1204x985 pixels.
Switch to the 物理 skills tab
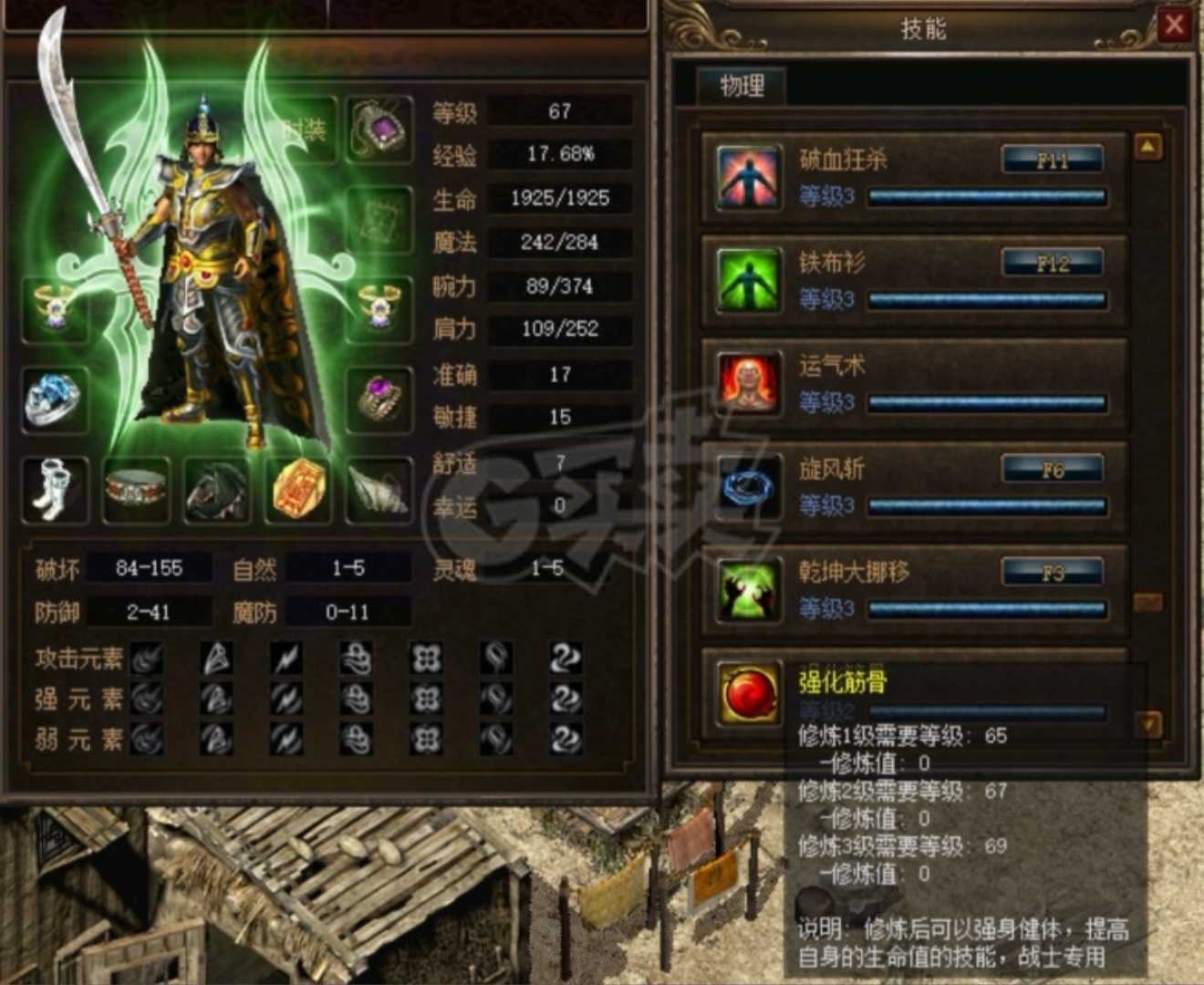(x=741, y=84)
